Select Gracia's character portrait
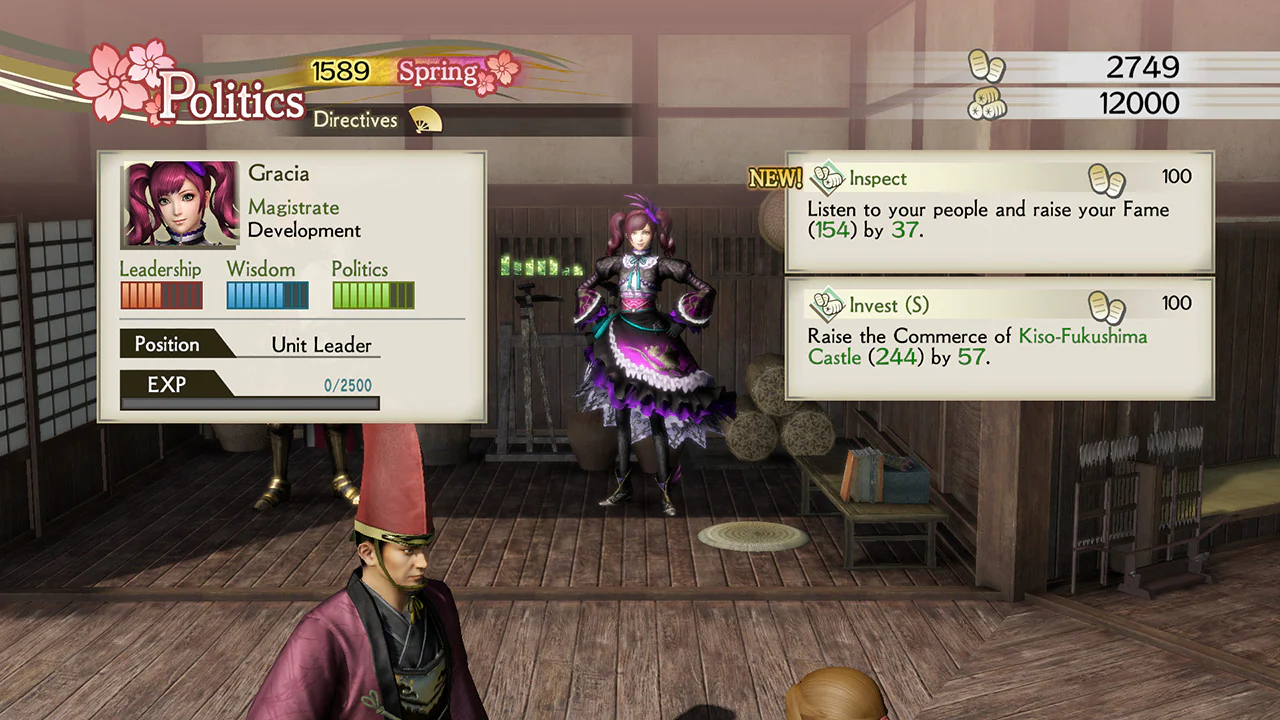The height and width of the screenshot is (720, 1280). [x=178, y=204]
